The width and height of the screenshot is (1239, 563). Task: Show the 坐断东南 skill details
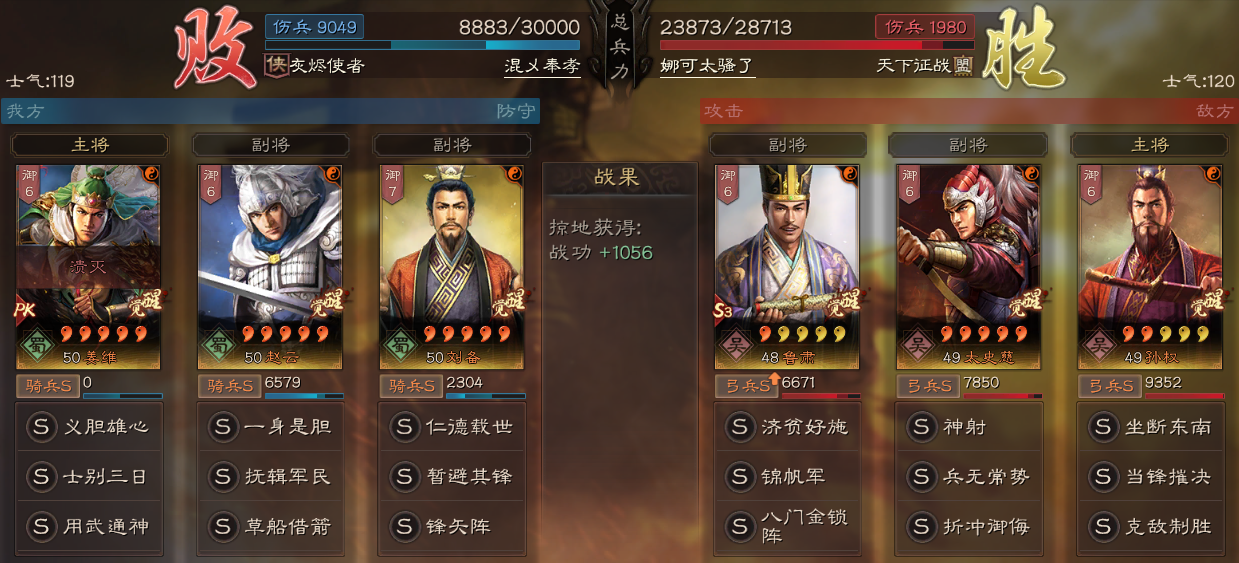pos(1151,427)
